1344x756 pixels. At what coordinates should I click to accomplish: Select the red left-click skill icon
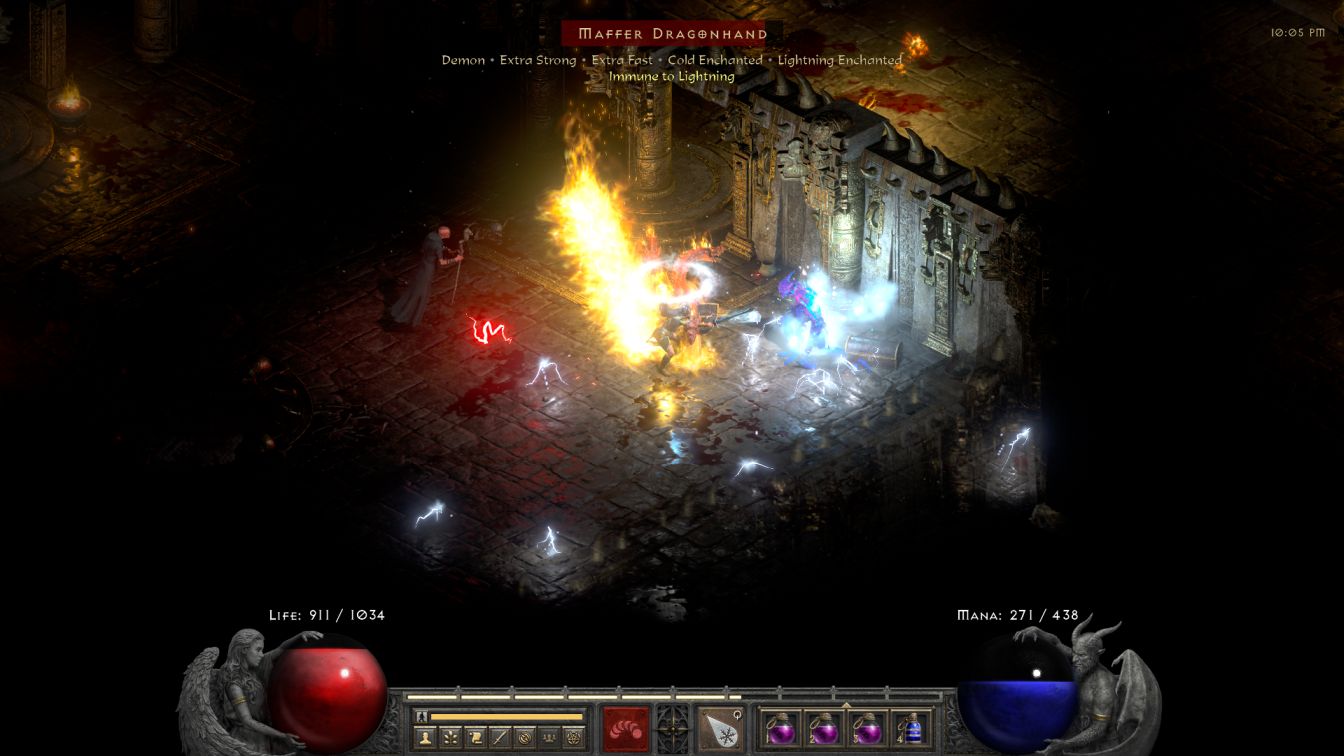tap(625, 728)
